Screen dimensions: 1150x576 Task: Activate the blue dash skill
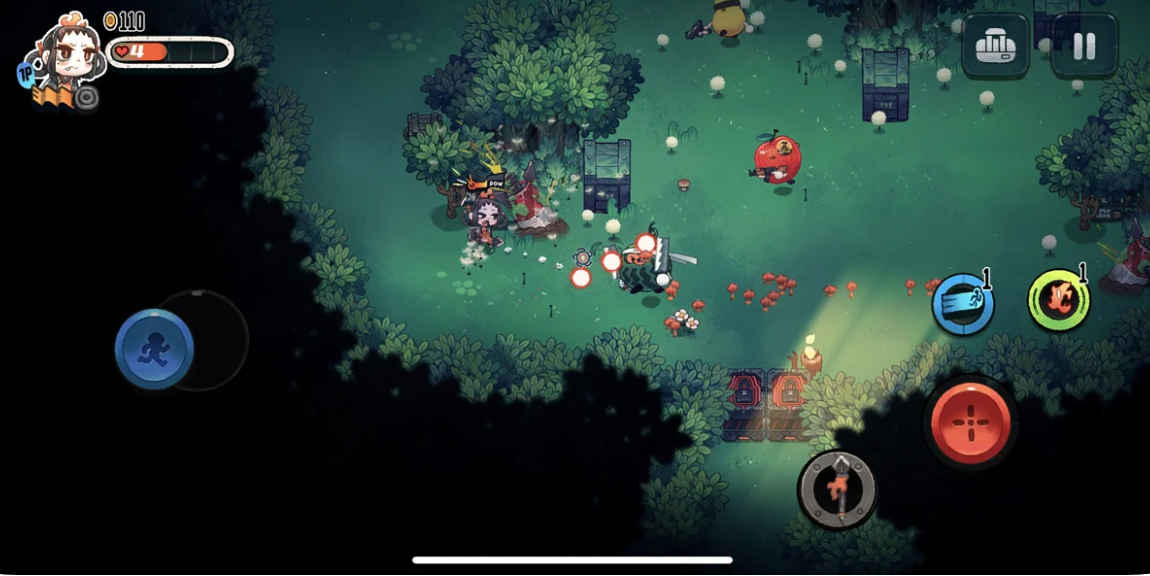coord(963,304)
